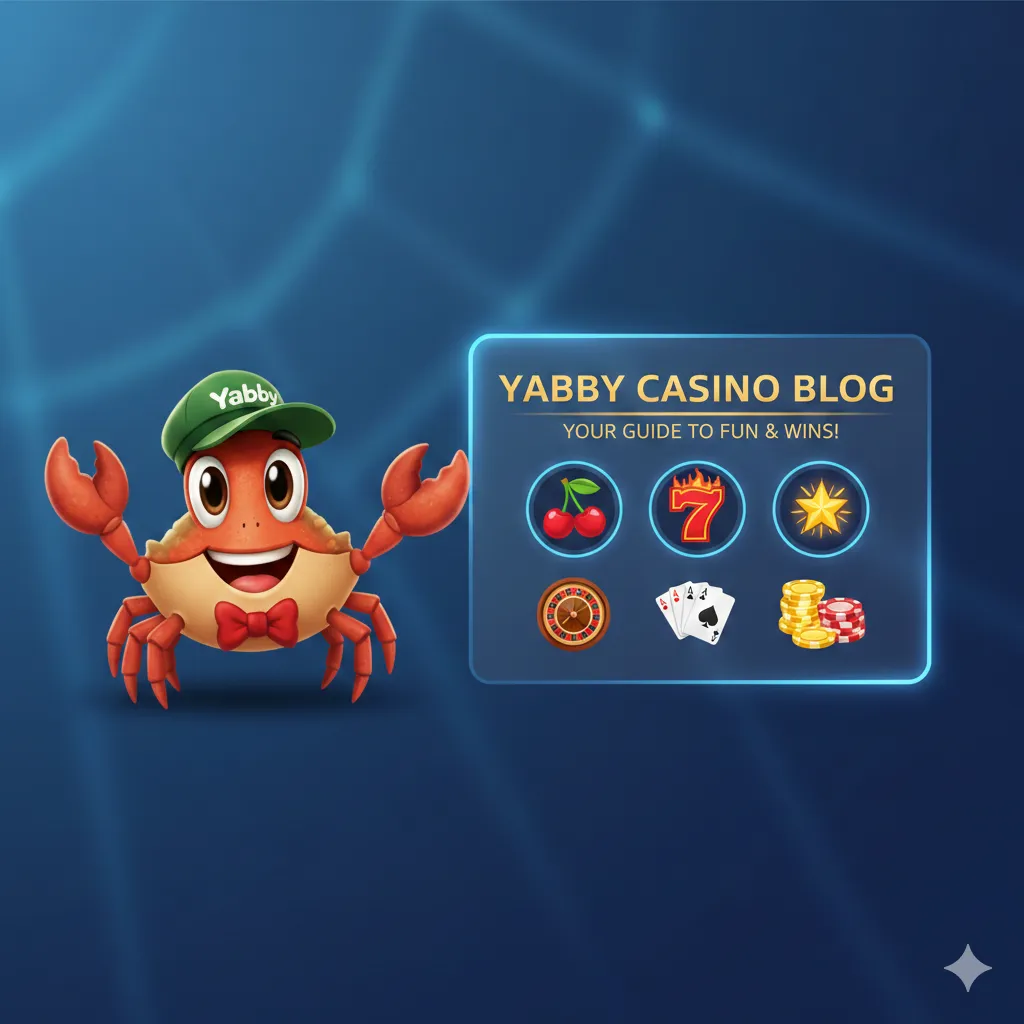Open the roulette wheel icon

point(573,613)
